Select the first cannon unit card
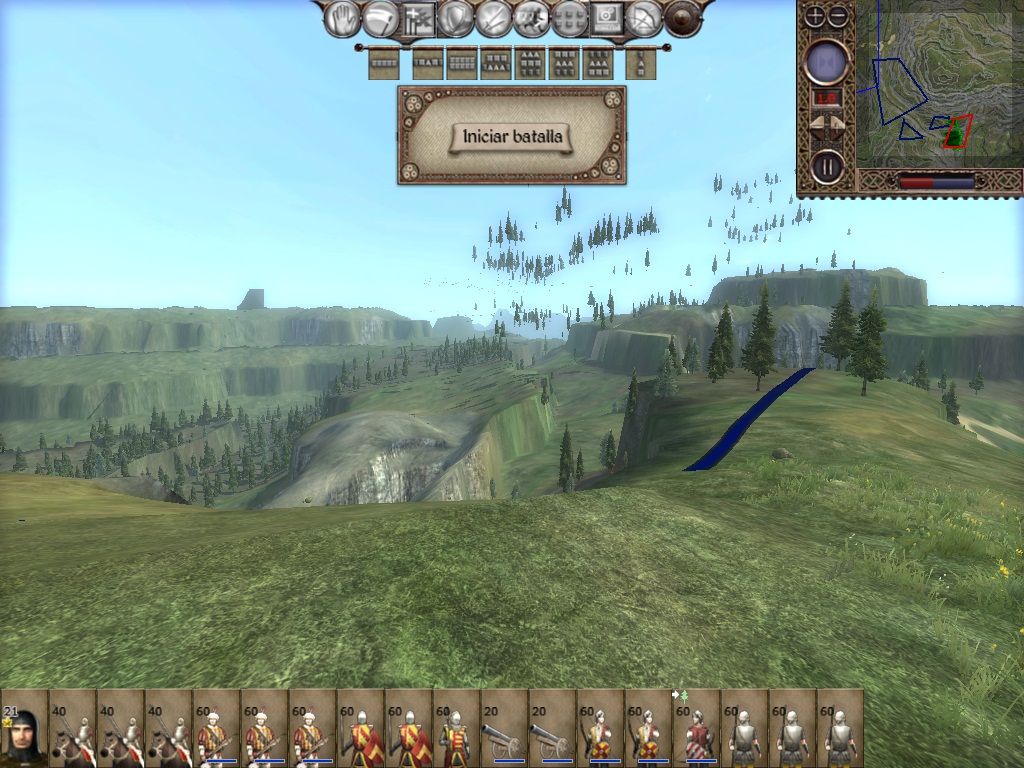 504,728
